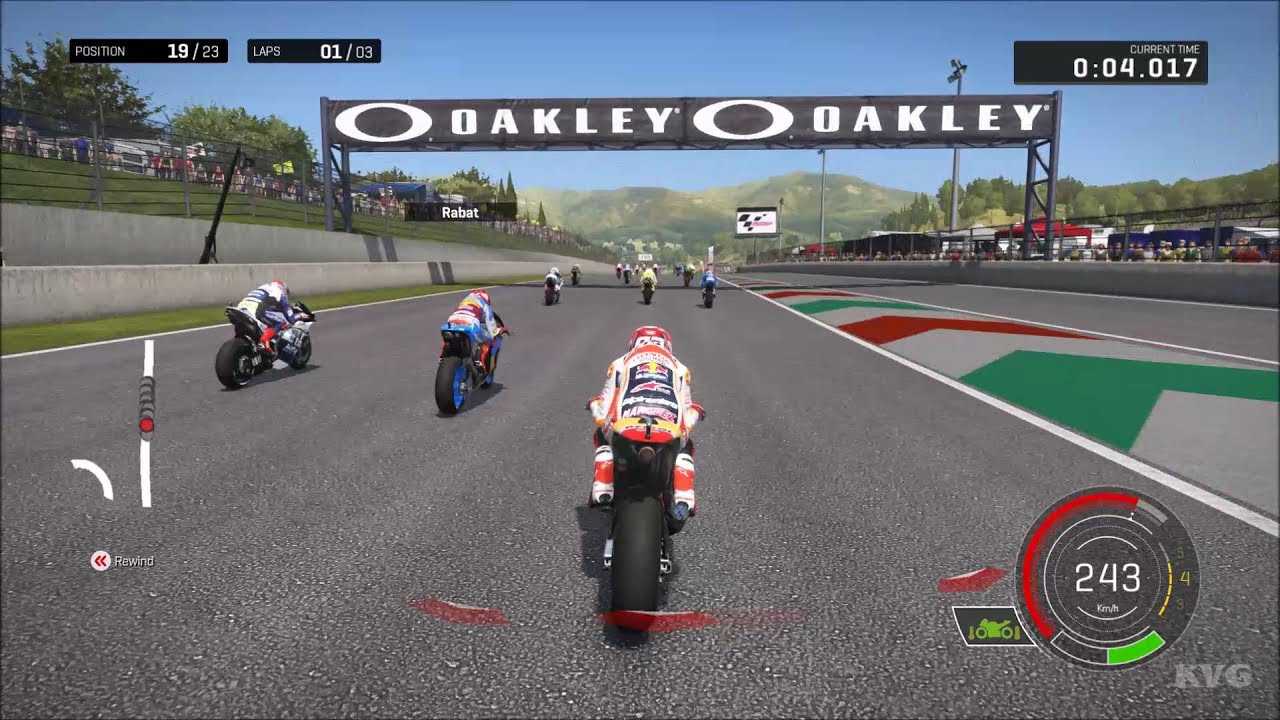Image resolution: width=1280 pixels, height=720 pixels.
Task: Select the Rabat rider name tag
Action: tap(460, 212)
